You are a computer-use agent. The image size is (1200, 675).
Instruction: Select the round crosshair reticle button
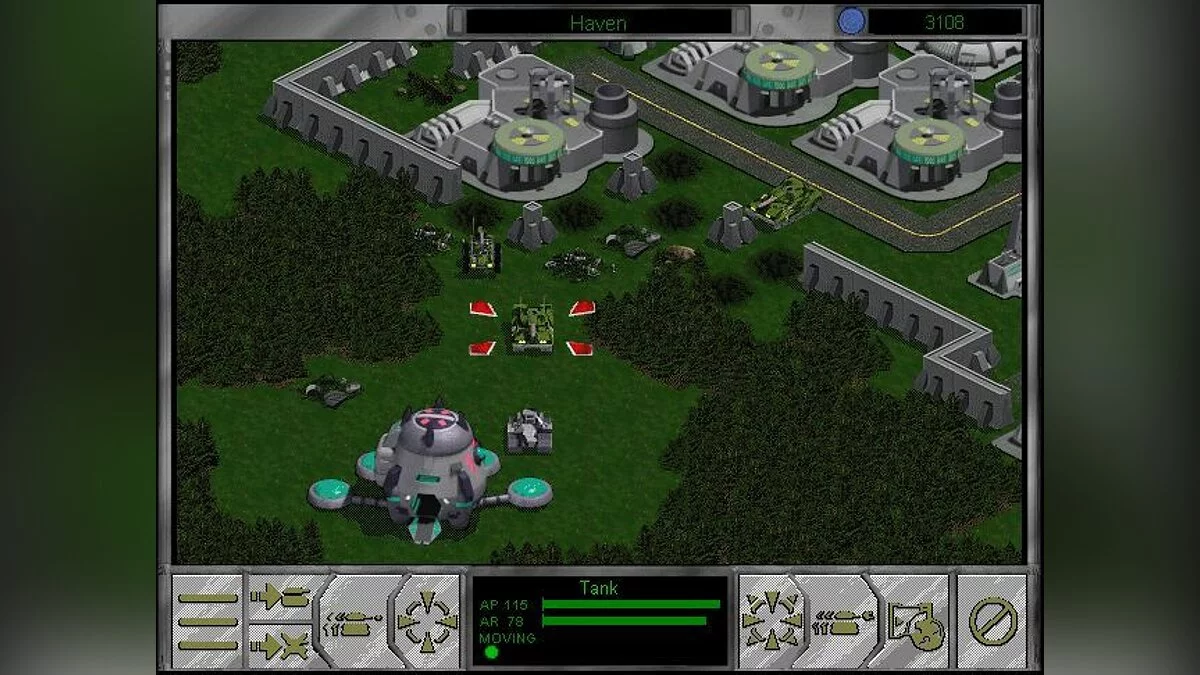point(426,621)
